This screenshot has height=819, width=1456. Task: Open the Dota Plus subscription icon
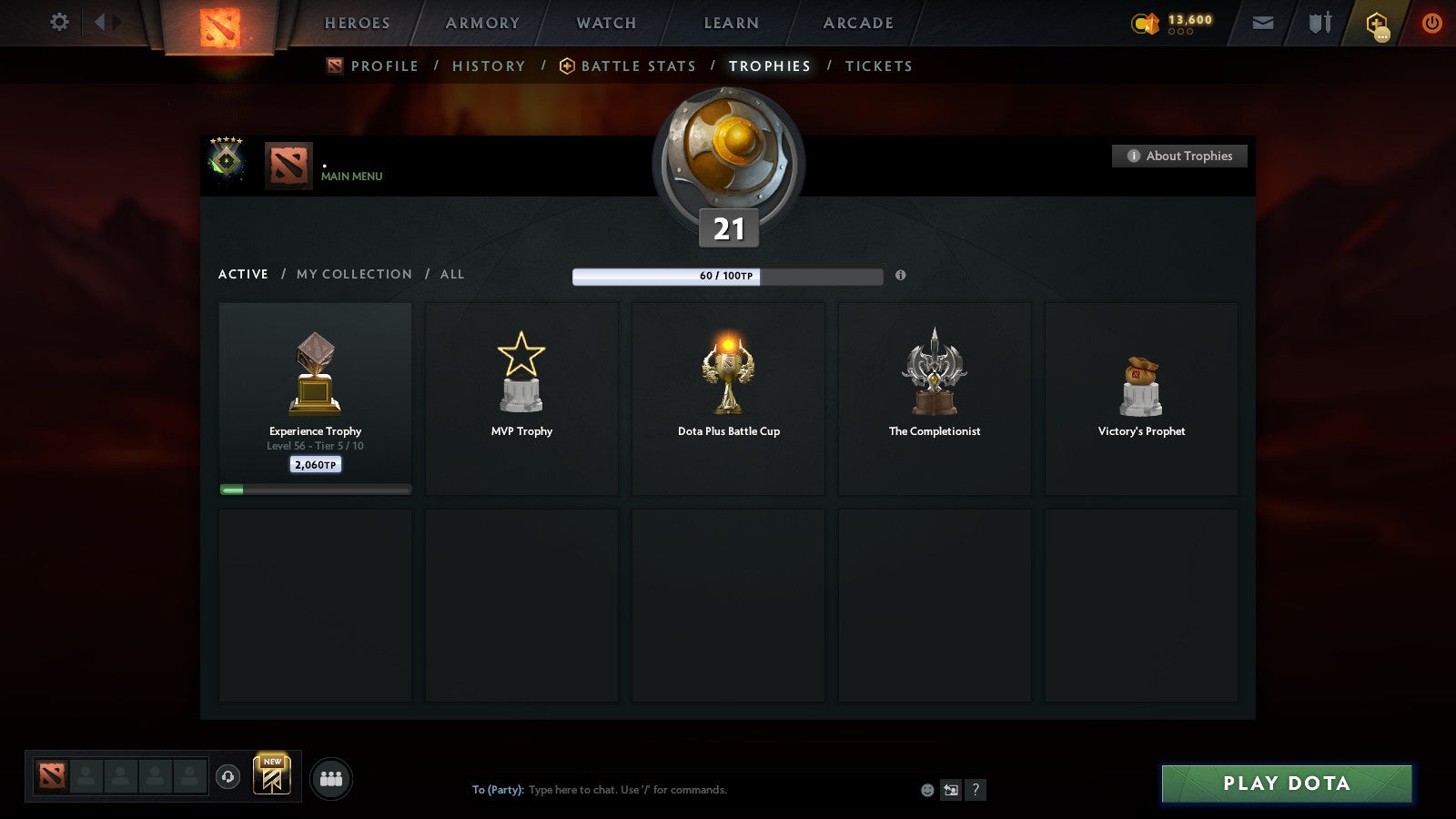point(1376,23)
